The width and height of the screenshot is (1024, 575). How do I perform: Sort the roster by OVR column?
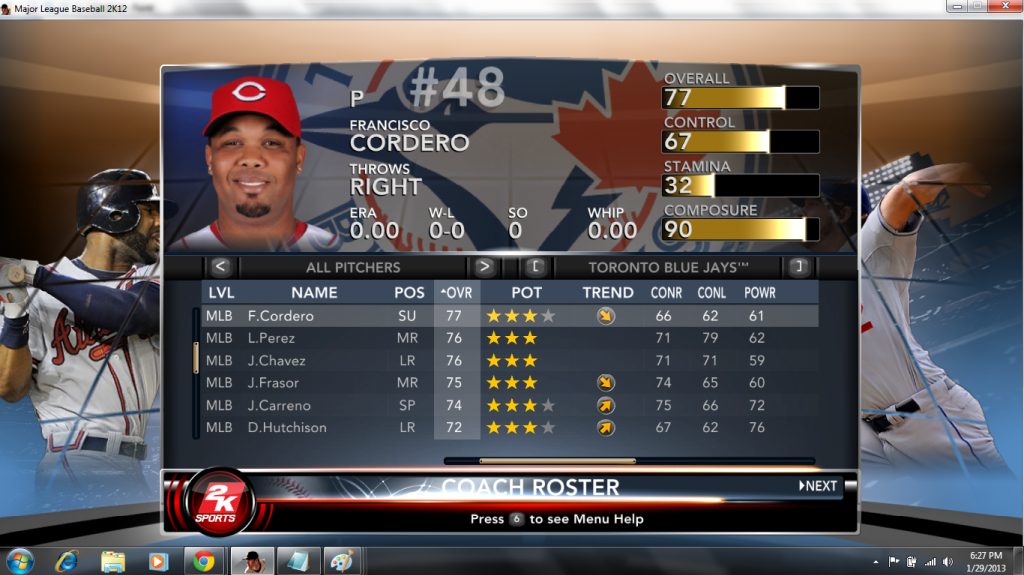456,293
